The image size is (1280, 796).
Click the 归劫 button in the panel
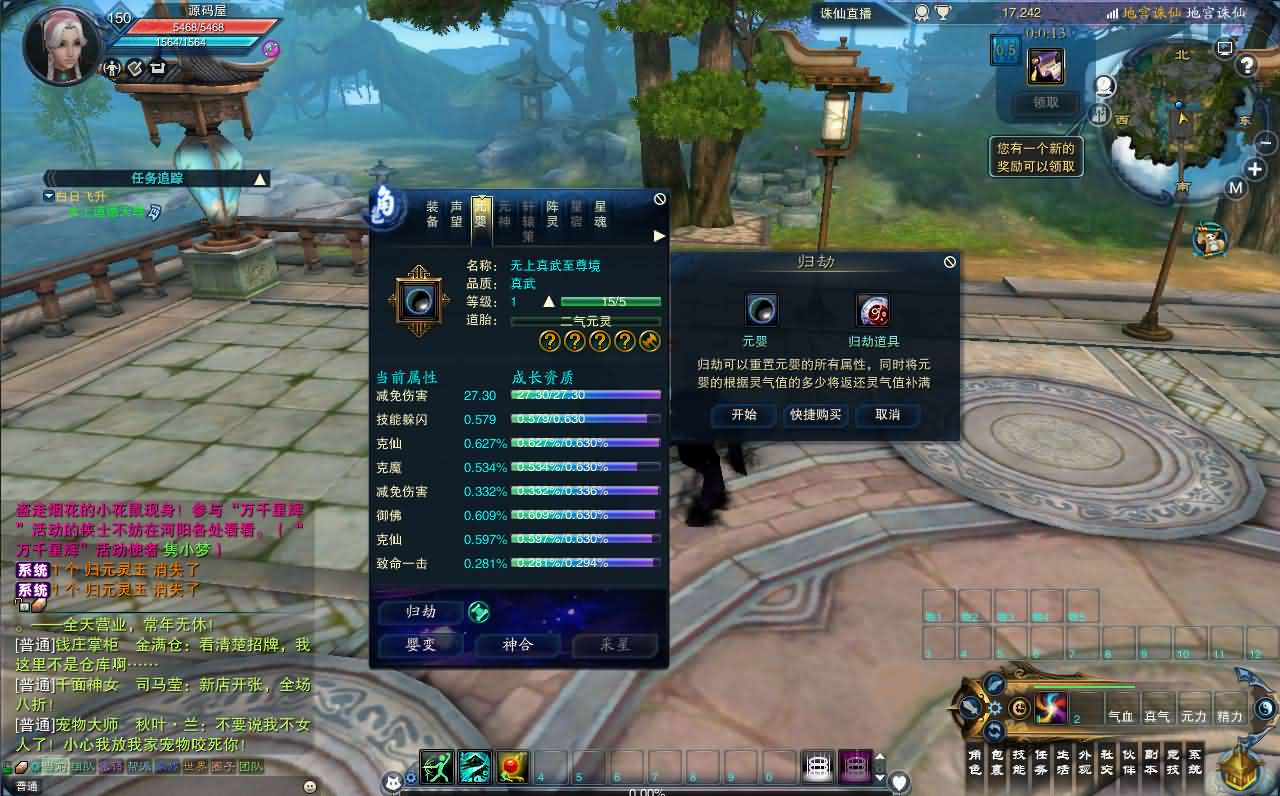(421, 612)
